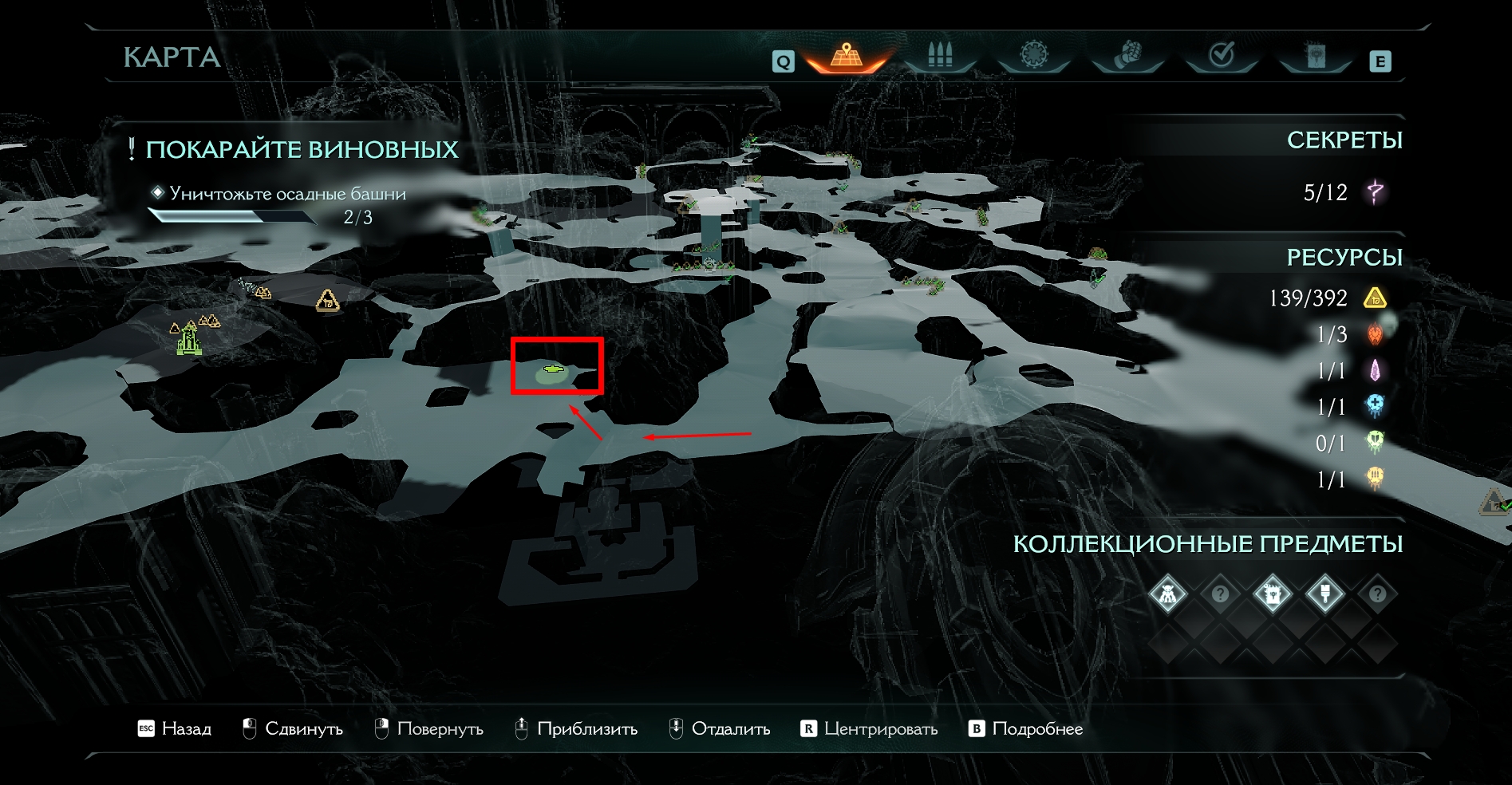Select the destroy siege towers objective tracker

tap(287, 194)
